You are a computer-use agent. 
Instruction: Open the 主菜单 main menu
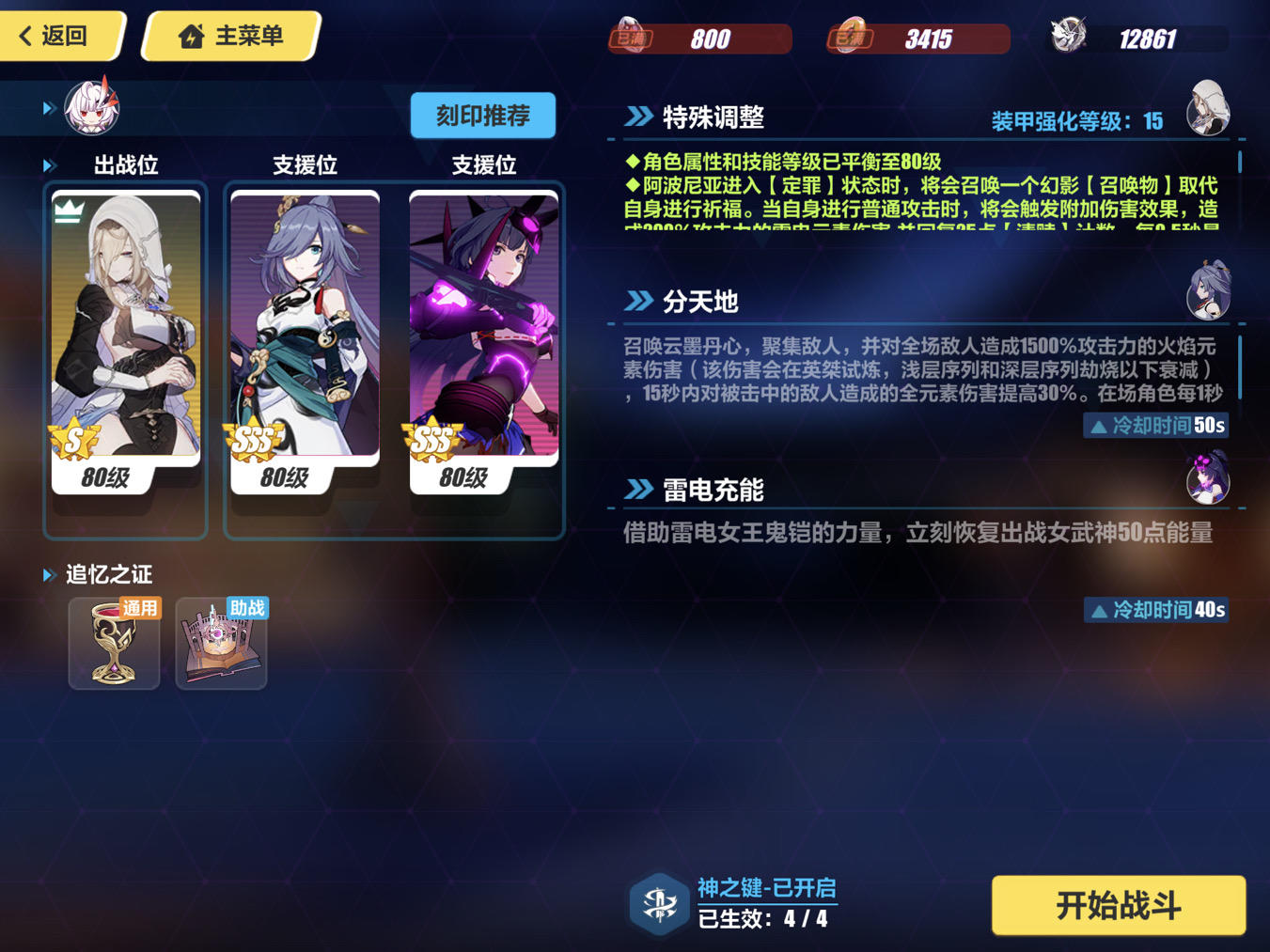click(228, 35)
